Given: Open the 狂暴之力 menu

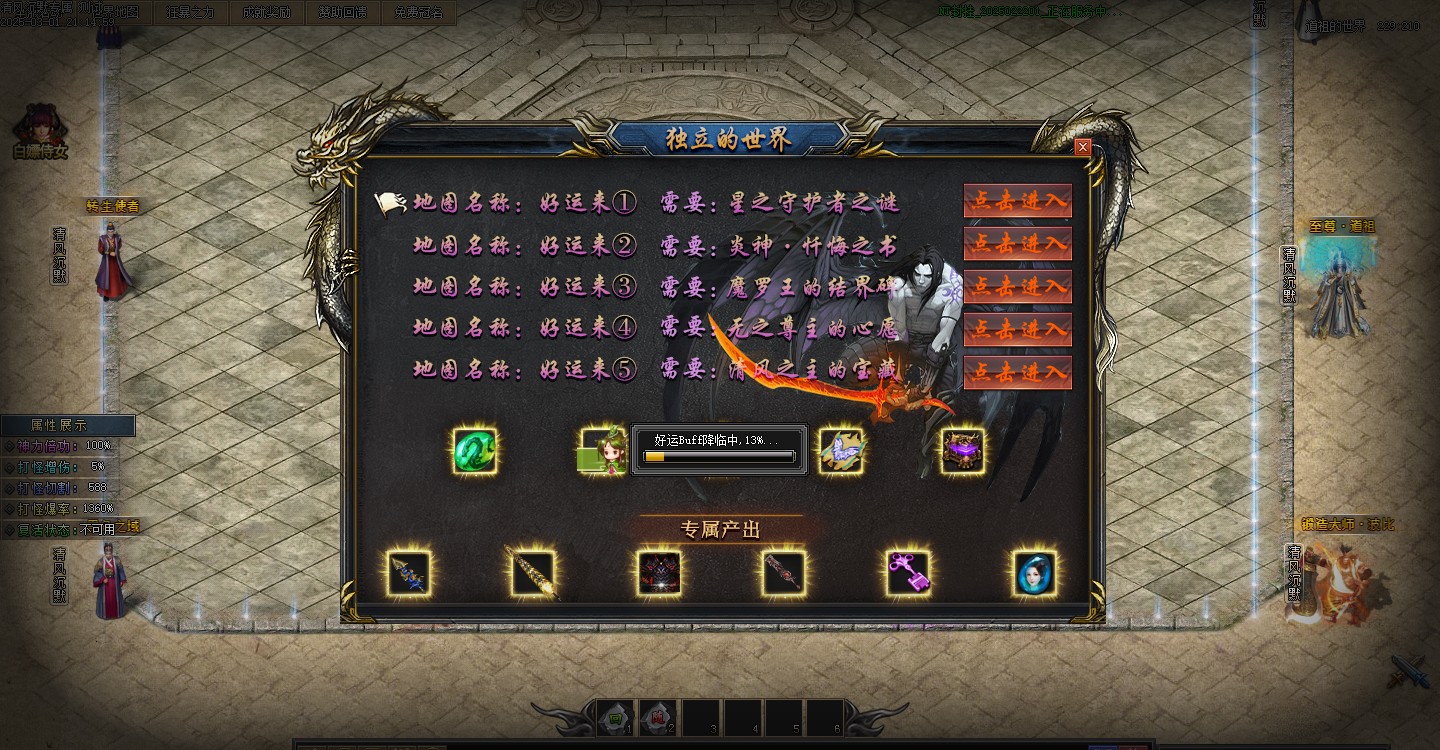Looking at the screenshot, I should (190, 13).
